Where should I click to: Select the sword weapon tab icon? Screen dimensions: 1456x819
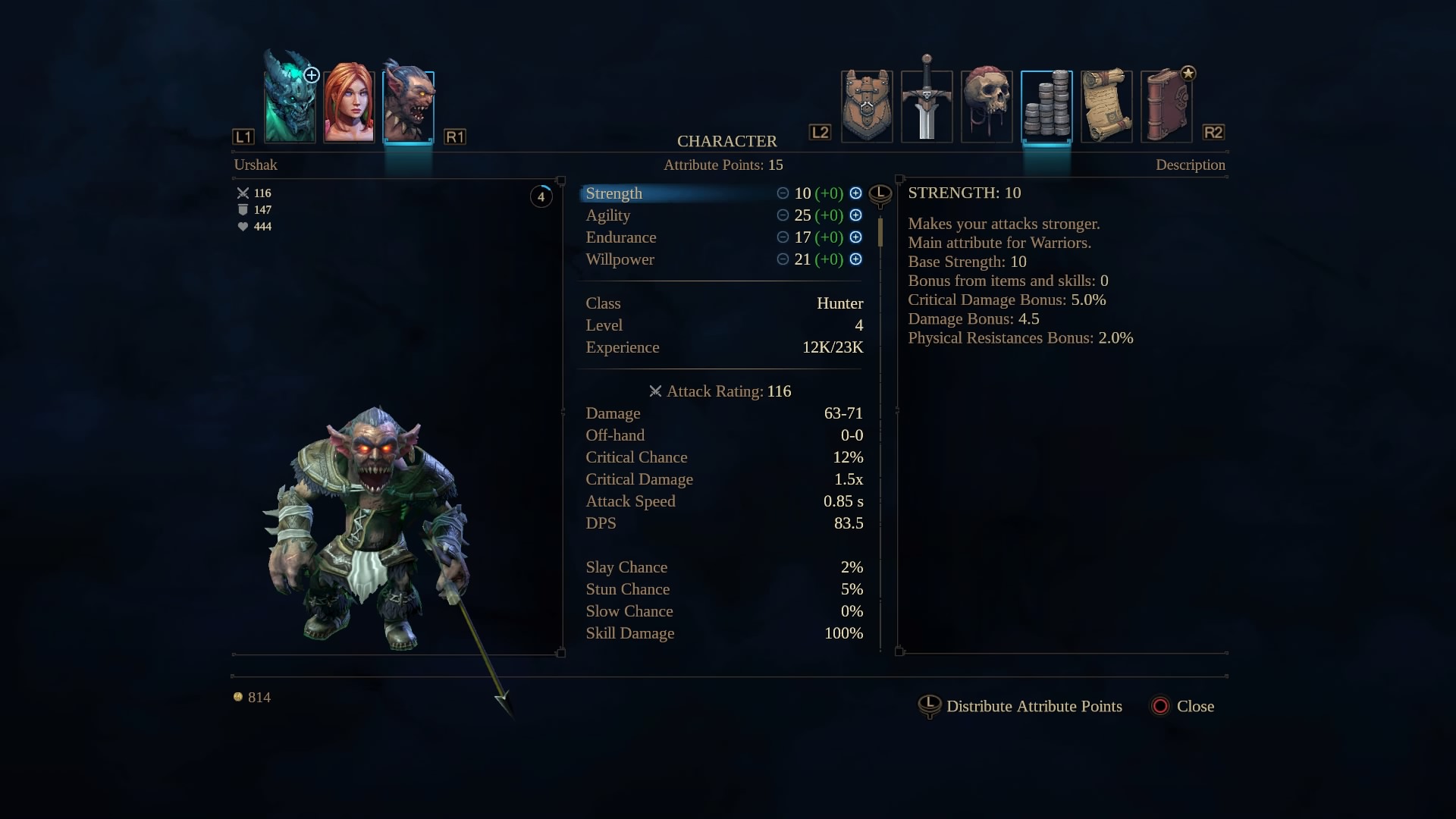click(x=927, y=105)
